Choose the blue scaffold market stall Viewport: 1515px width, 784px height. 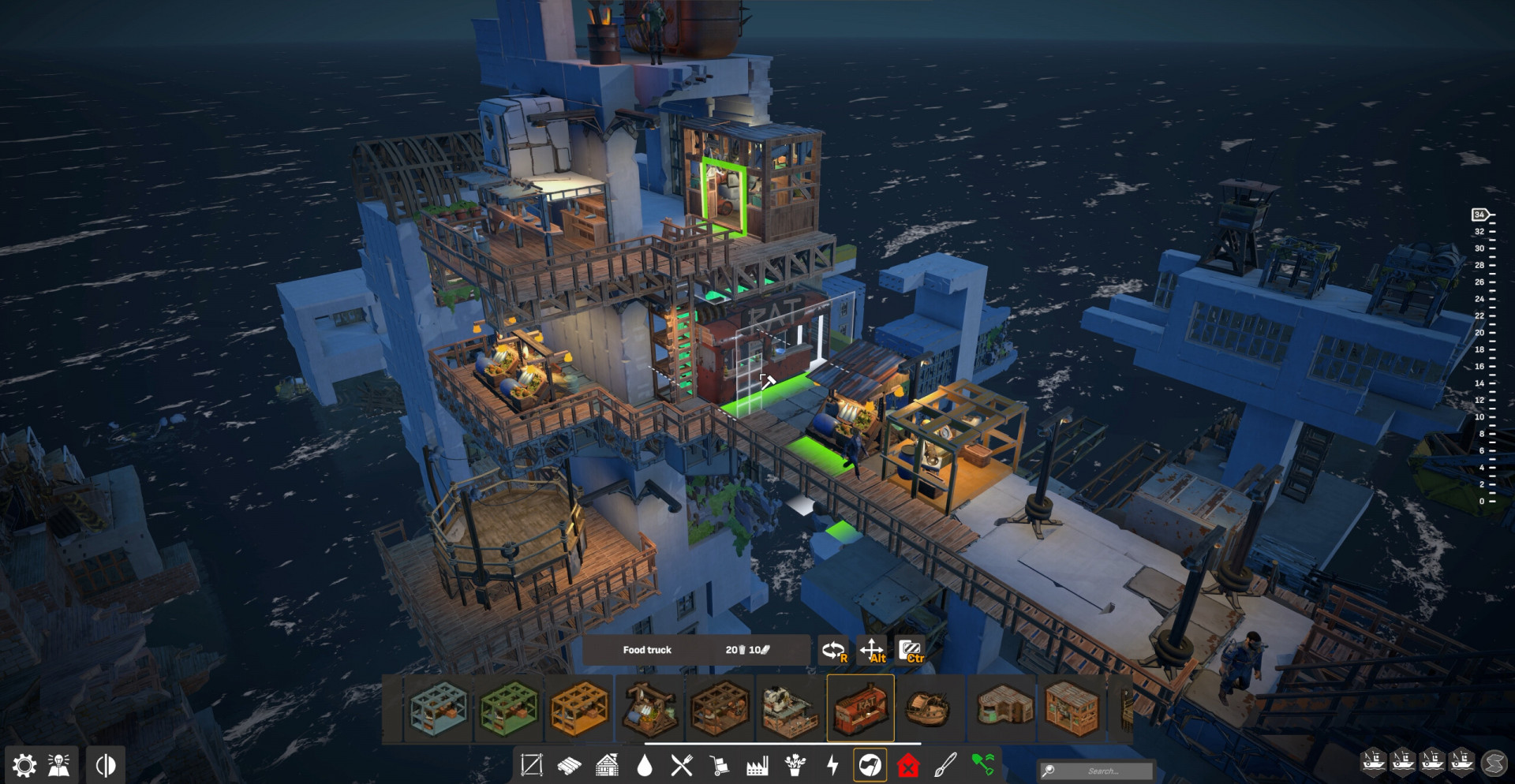[x=439, y=707]
